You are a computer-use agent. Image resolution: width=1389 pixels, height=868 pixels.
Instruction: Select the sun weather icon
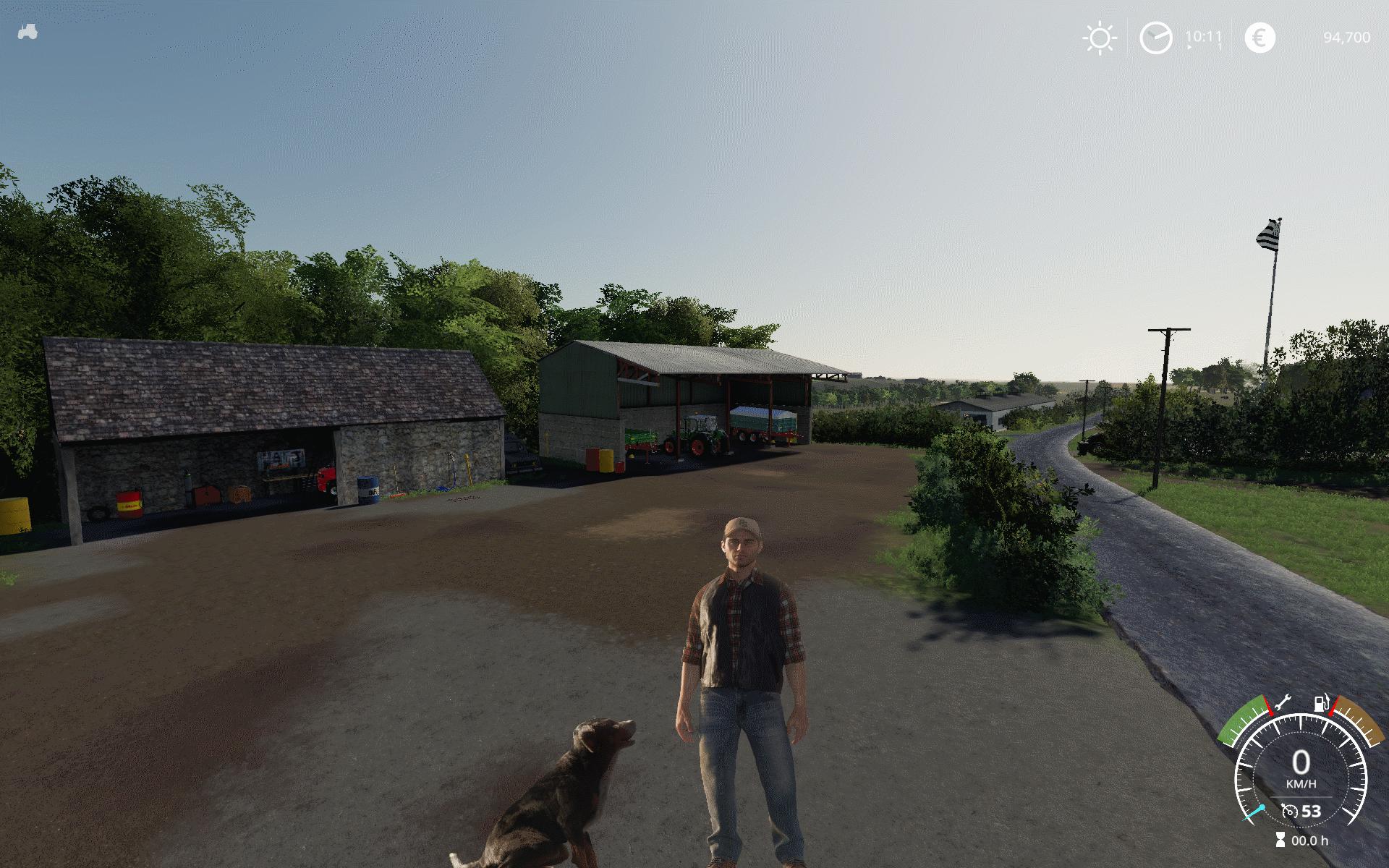click(x=1100, y=38)
